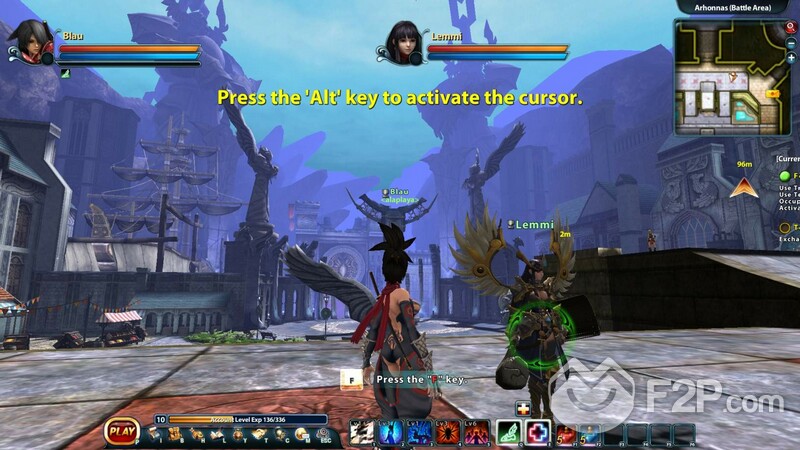This screenshot has width=800, height=450.
Task: Activate the green feather skill
Action: tap(509, 432)
